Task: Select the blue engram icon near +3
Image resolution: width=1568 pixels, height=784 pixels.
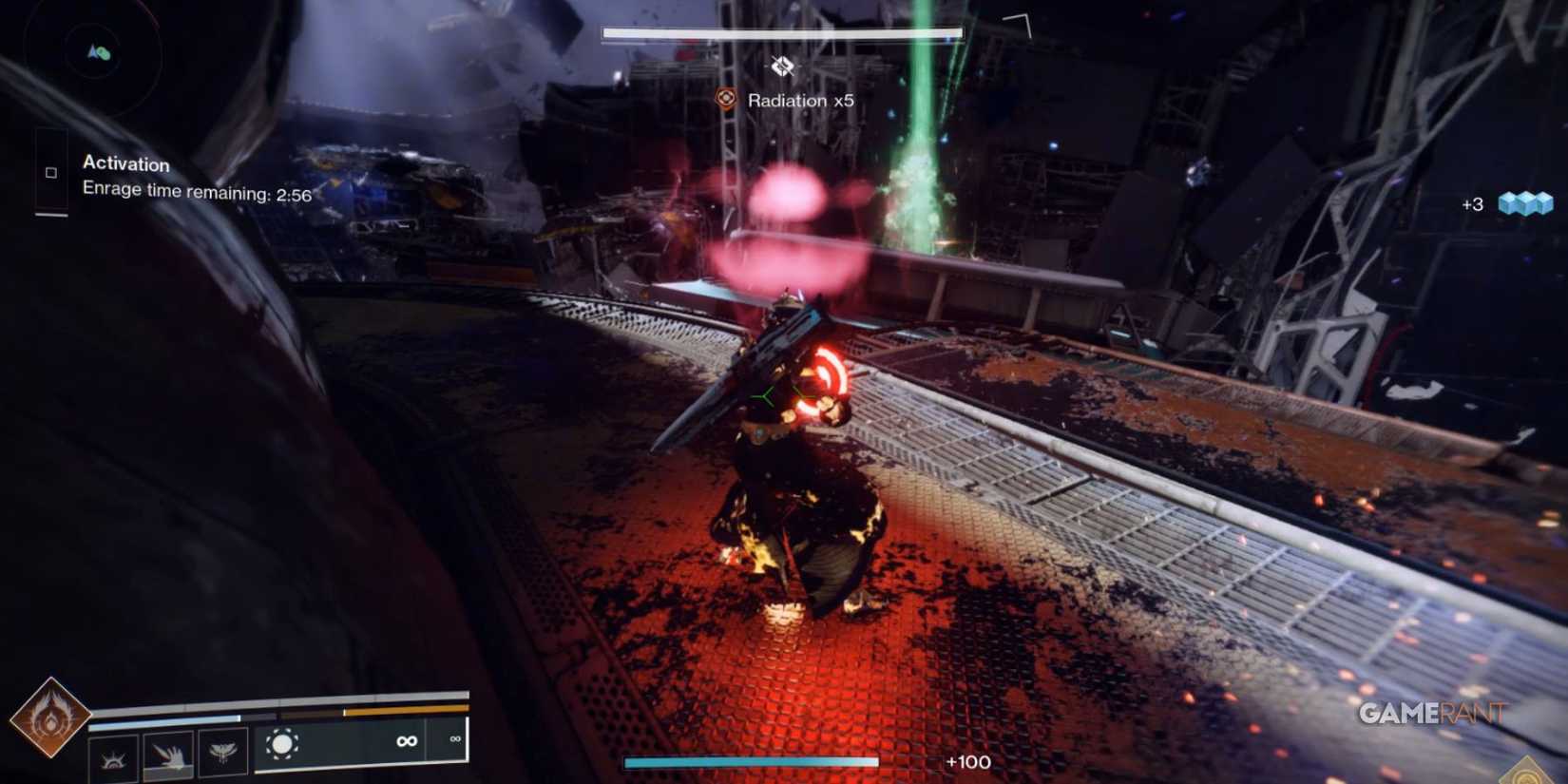Action: click(1527, 202)
